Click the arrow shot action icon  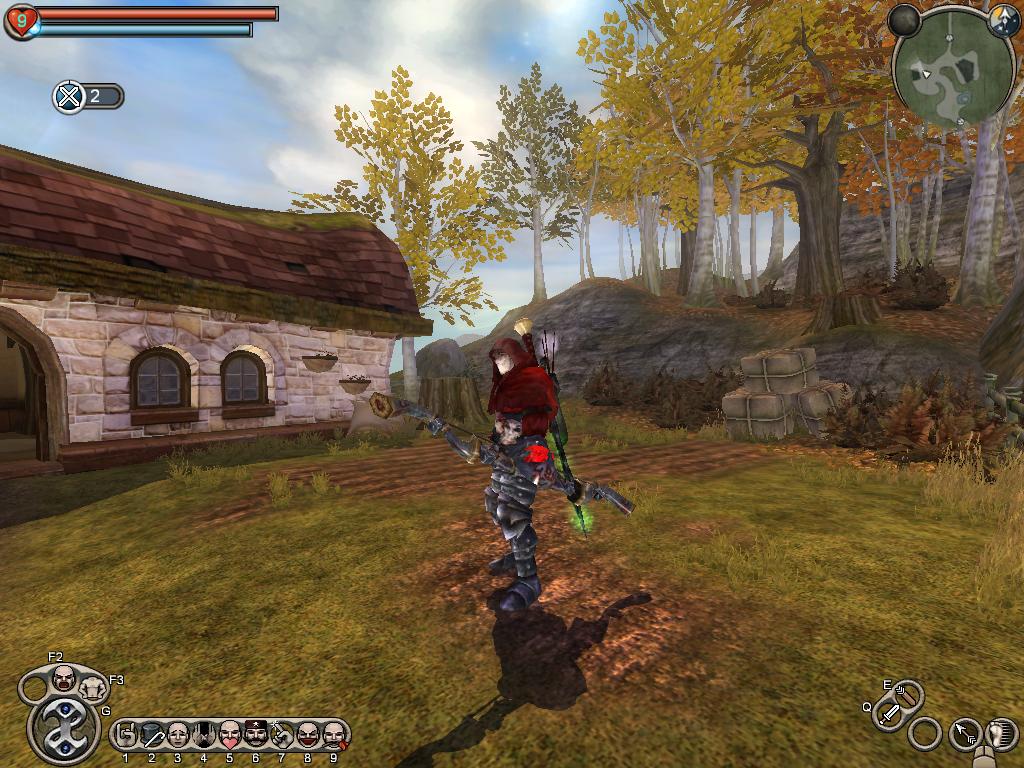pos(964,735)
